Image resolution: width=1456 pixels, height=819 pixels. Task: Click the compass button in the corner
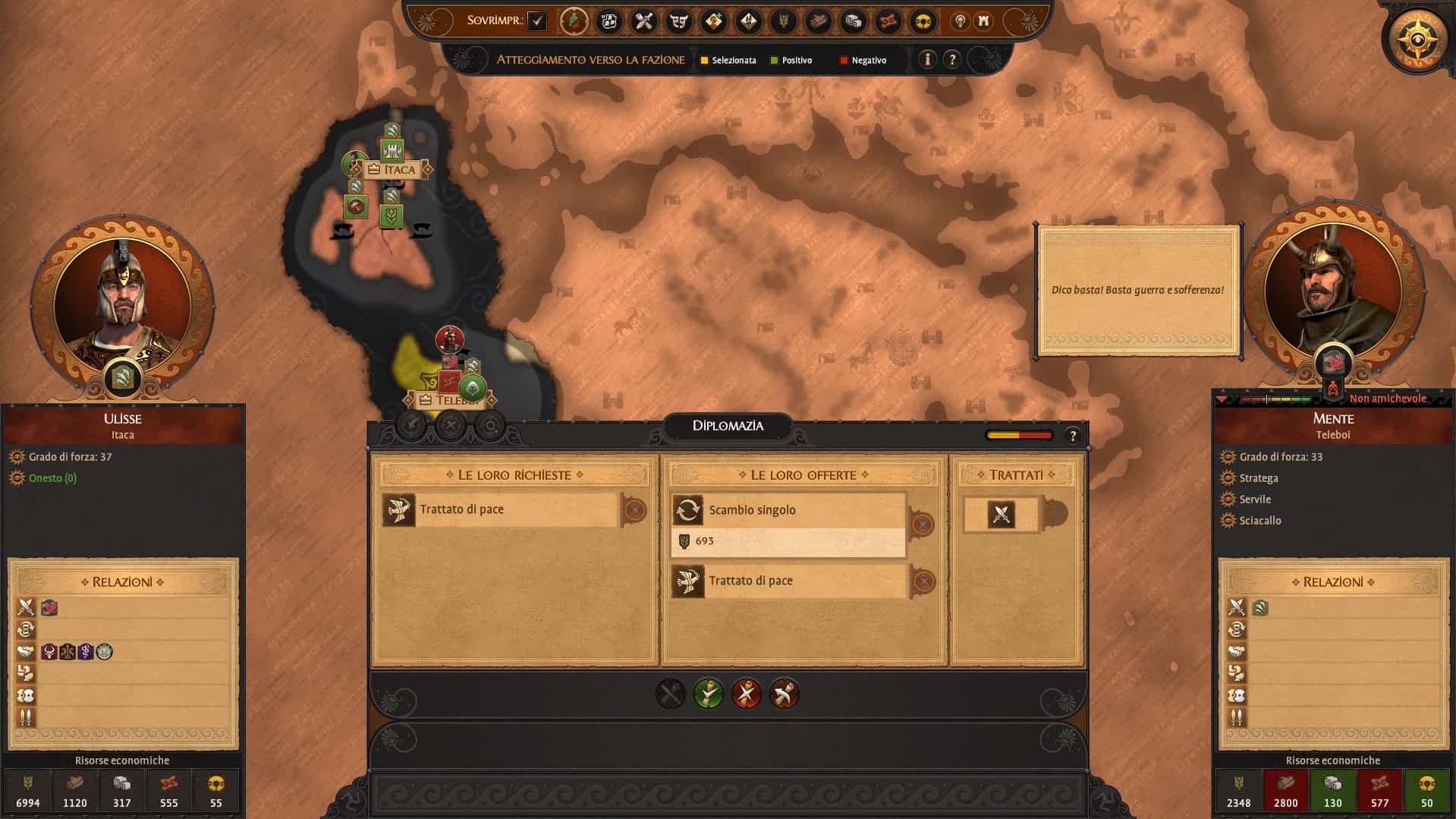(1417, 38)
